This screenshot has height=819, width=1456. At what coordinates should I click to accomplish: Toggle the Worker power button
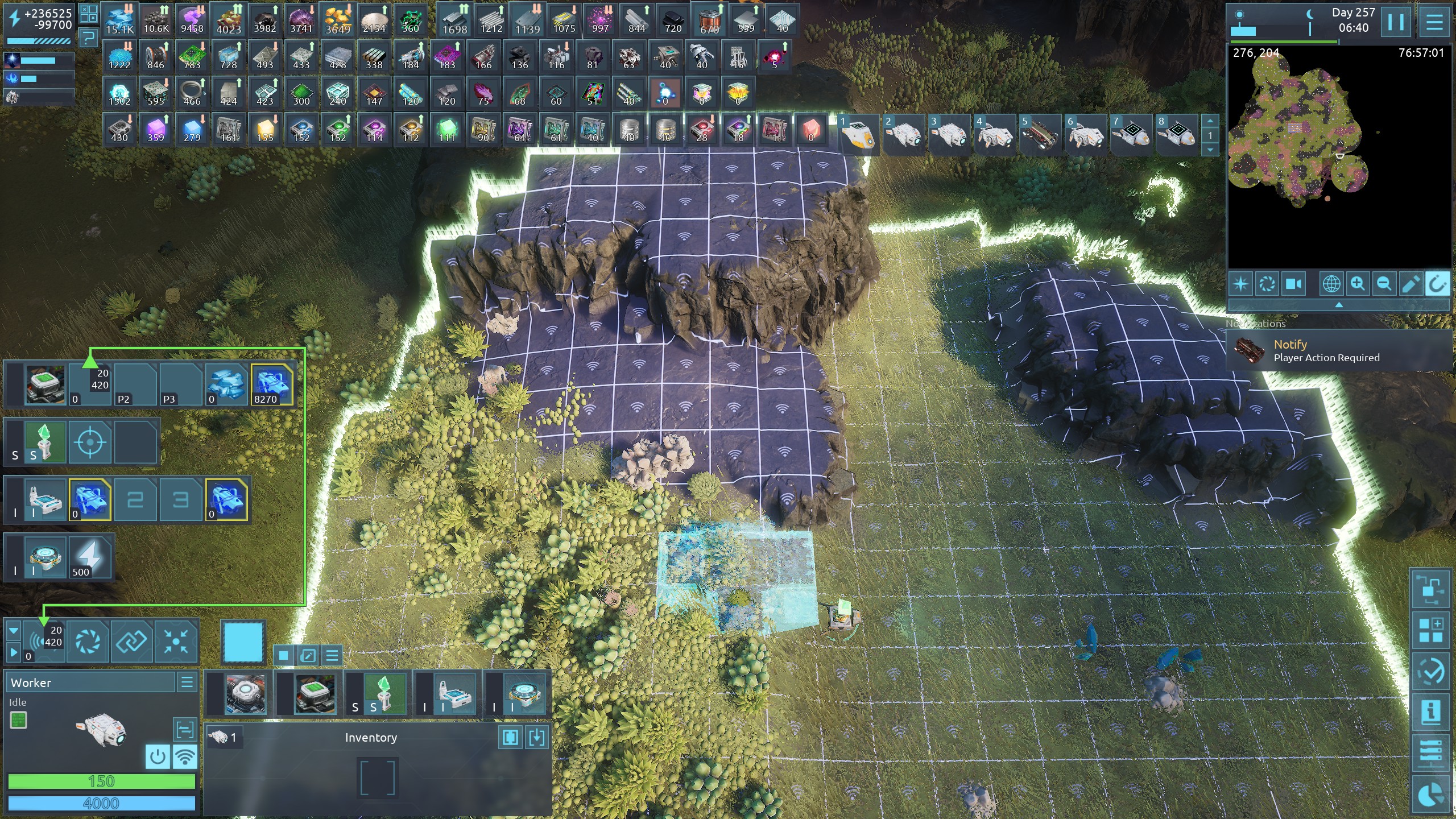158,756
